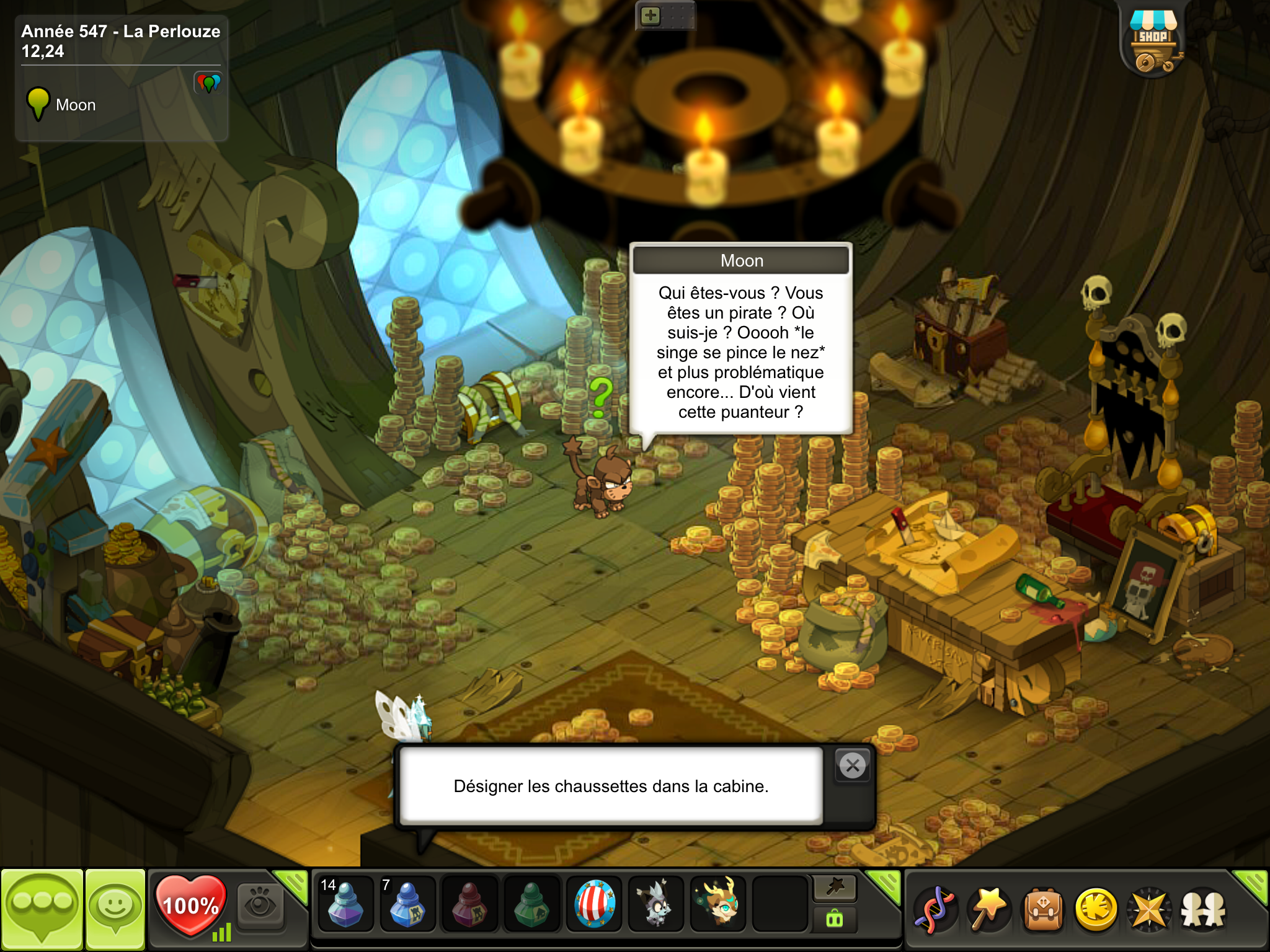The image size is (1270, 952).
Task: Select the grey wolf pet slot
Action: (x=656, y=904)
